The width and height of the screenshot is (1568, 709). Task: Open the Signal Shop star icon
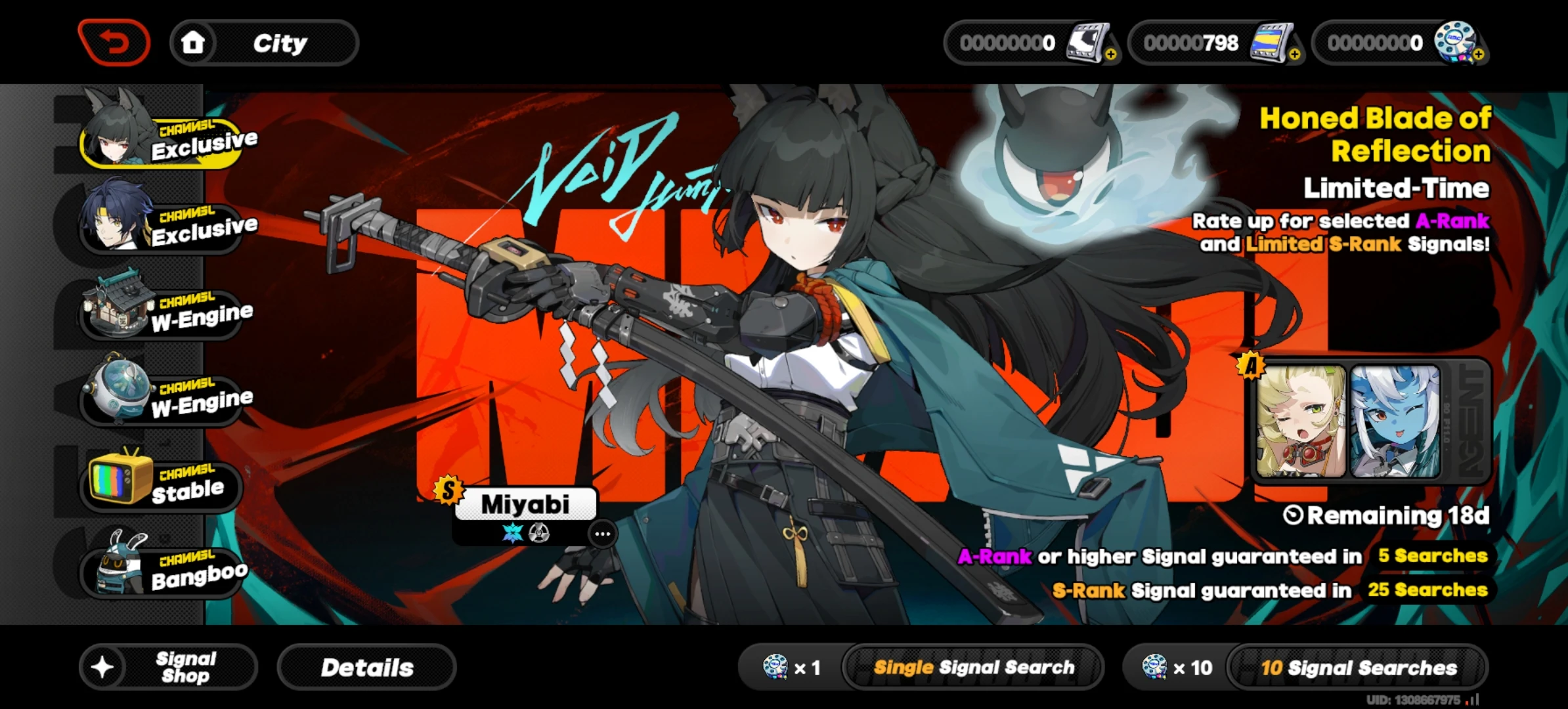click(104, 667)
